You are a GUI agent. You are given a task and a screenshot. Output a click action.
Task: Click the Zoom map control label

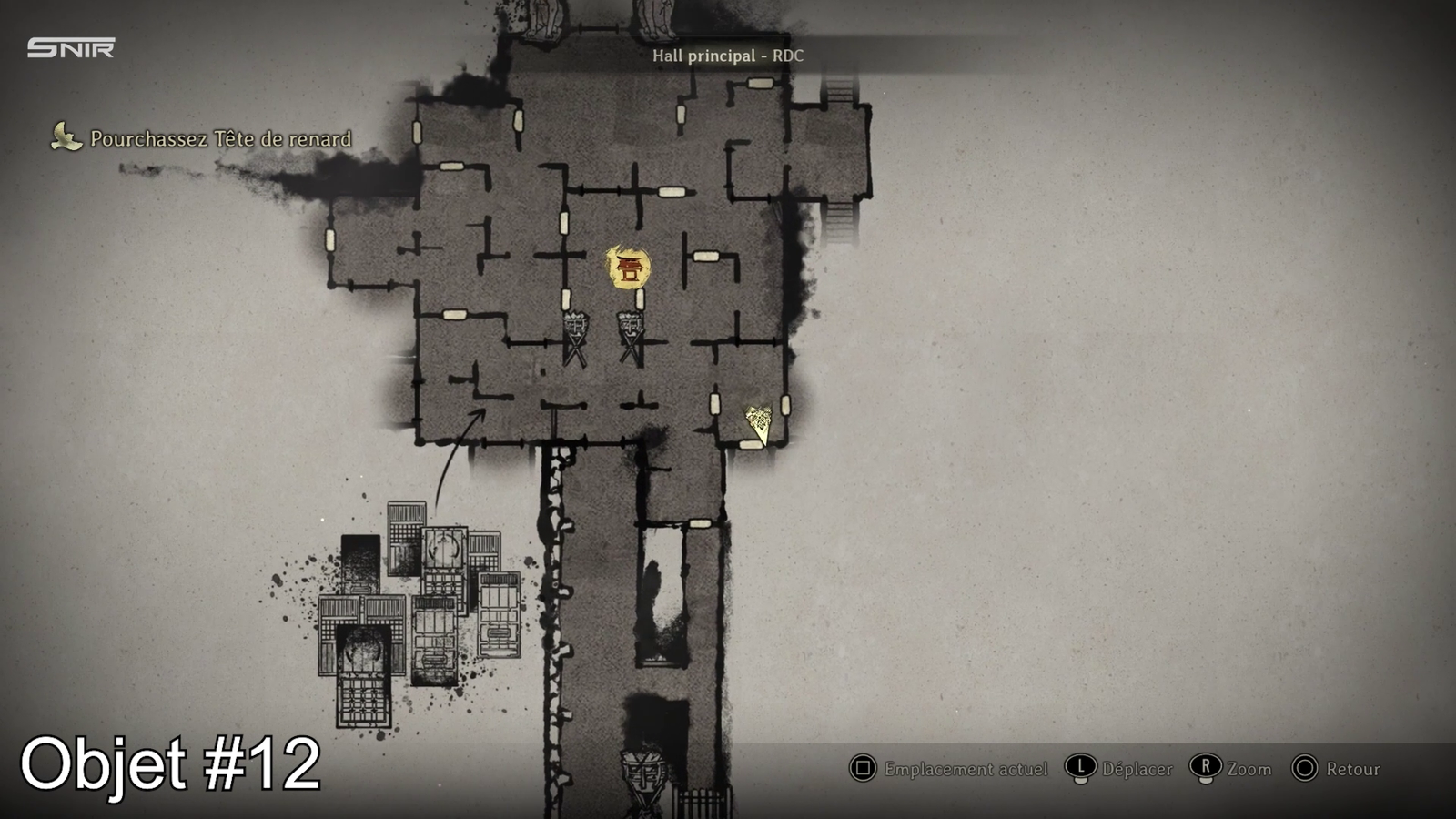click(x=1249, y=769)
